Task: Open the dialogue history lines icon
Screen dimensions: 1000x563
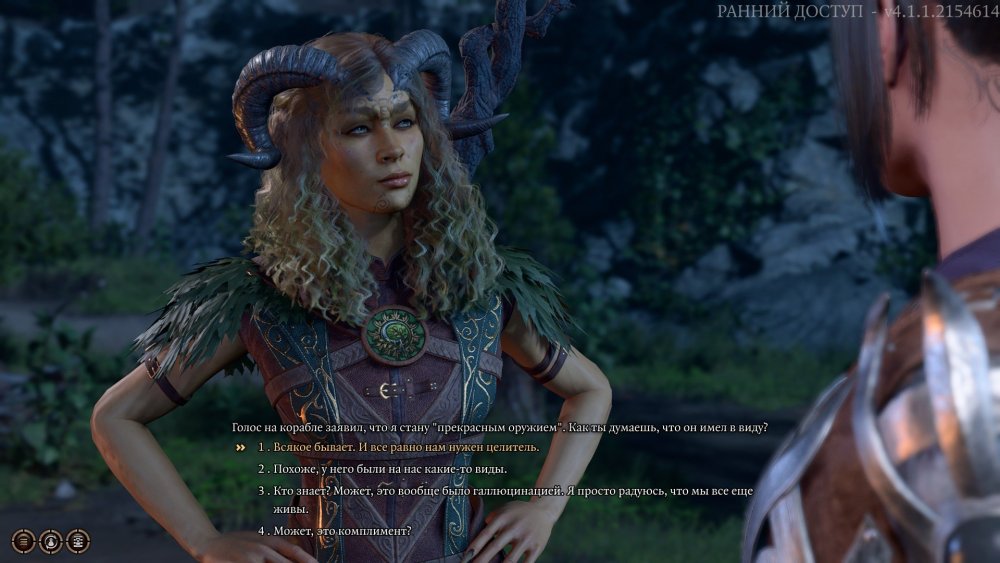Action: pos(23,541)
